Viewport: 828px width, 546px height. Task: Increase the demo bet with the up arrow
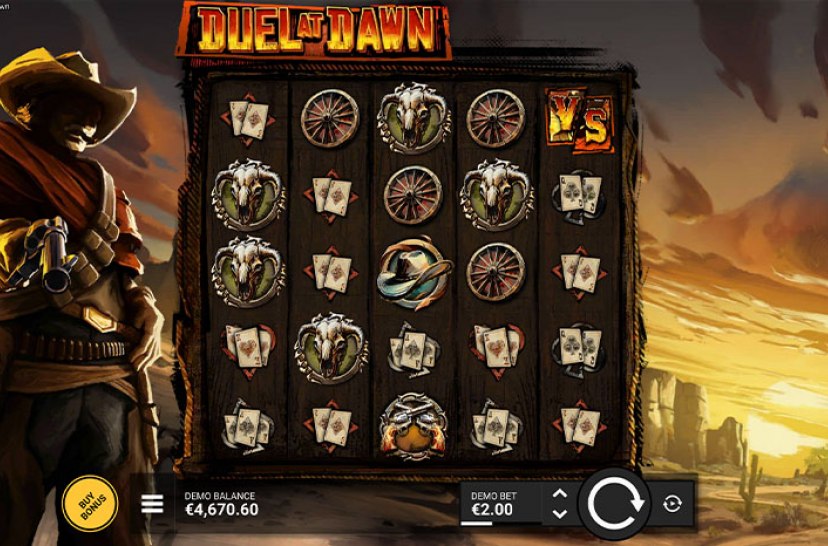560,493
